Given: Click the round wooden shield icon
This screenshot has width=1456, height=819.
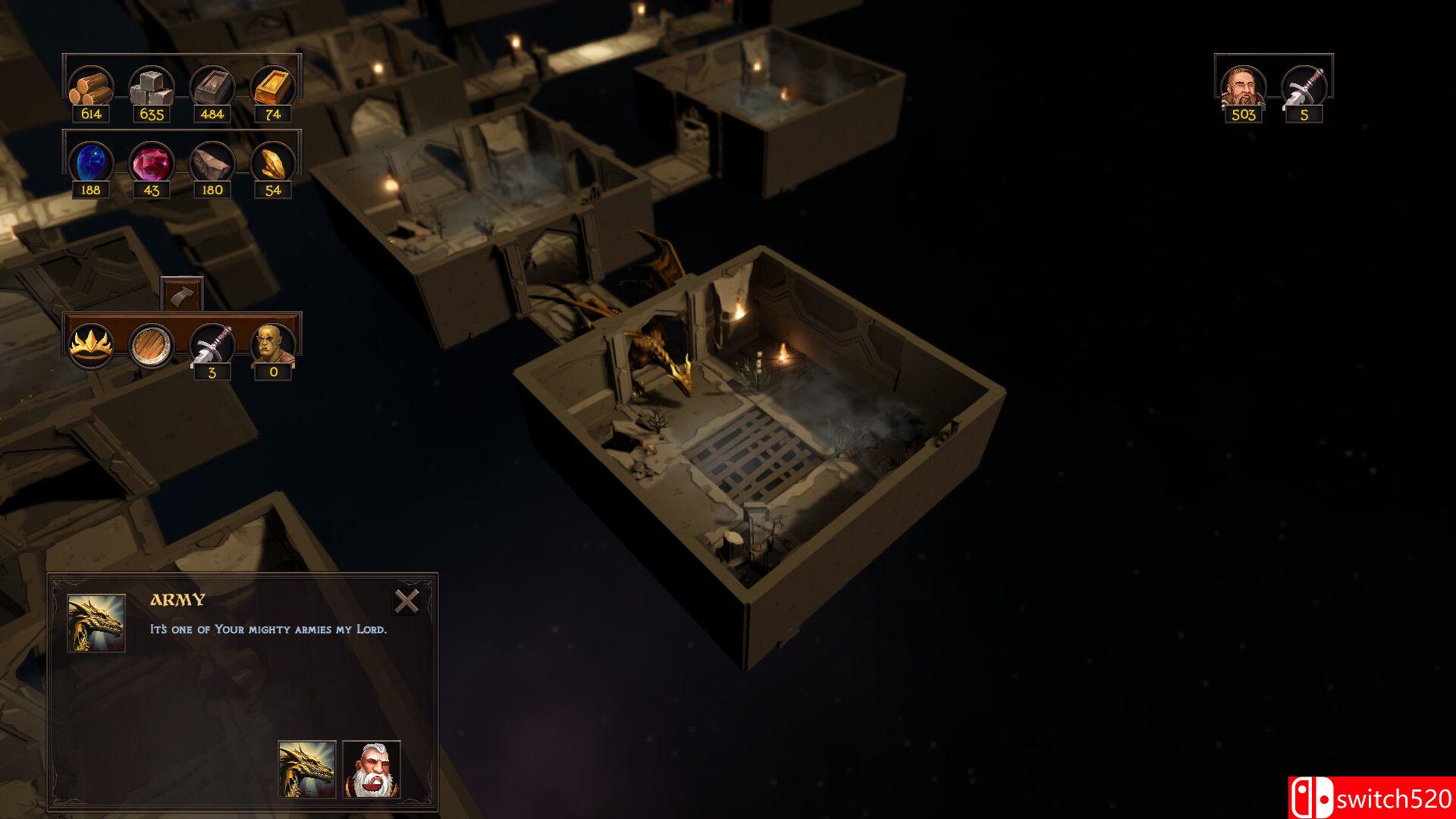Looking at the screenshot, I should pyautogui.click(x=152, y=345).
